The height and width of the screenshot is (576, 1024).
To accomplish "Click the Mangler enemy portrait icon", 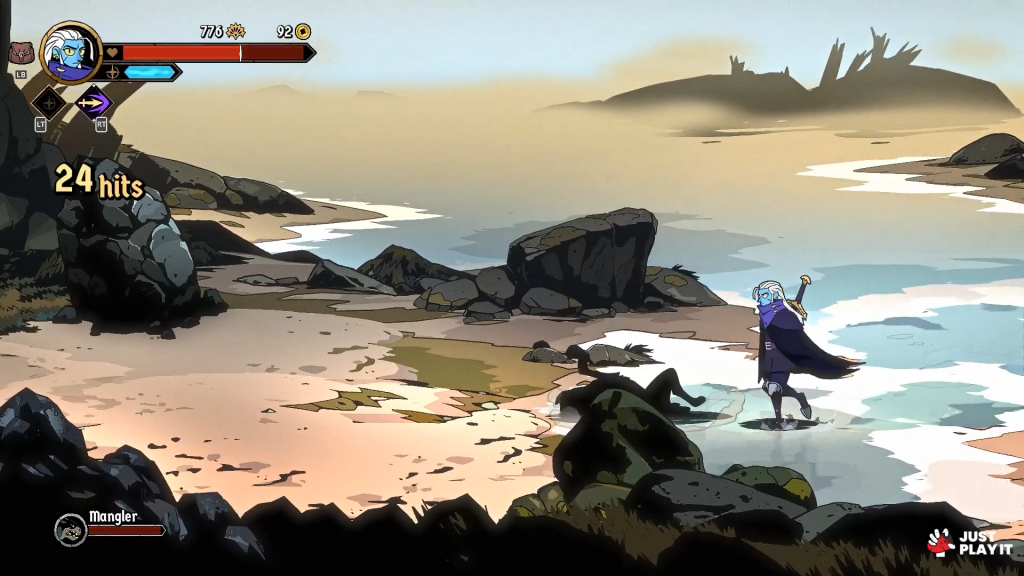I will click(70, 529).
